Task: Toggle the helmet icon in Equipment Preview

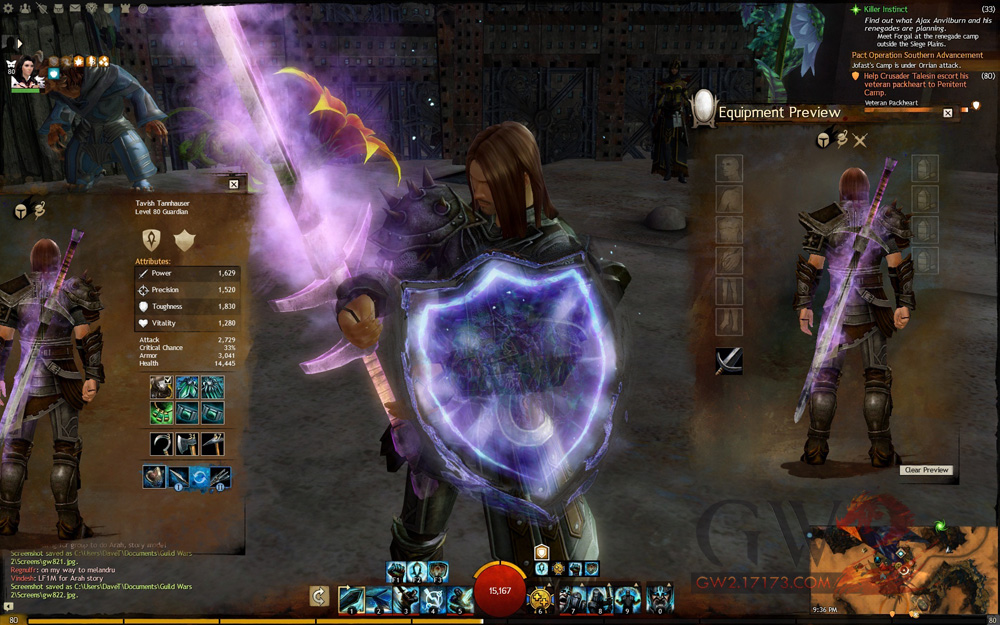Action: point(823,141)
